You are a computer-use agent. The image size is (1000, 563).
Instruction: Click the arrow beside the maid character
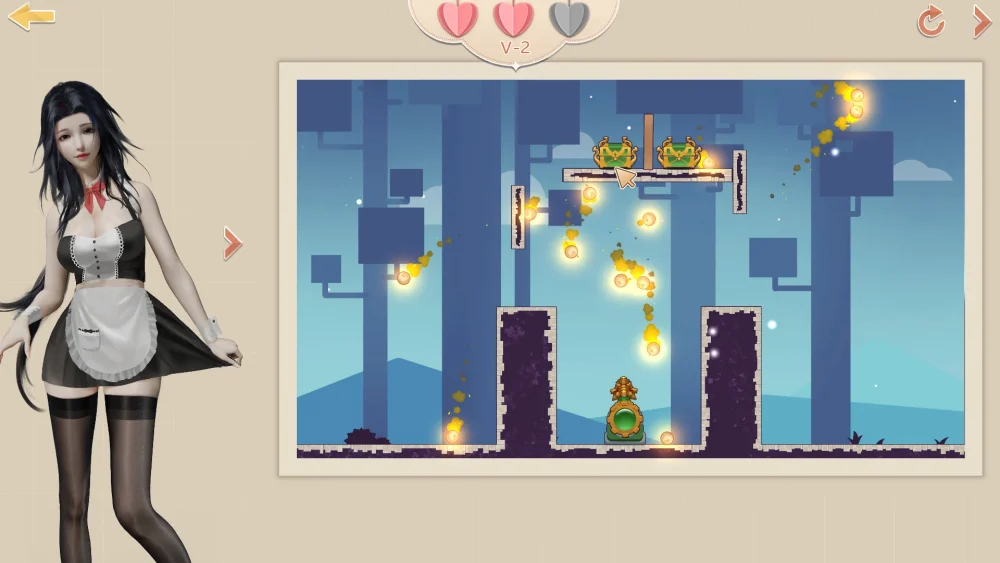point(232,243)
